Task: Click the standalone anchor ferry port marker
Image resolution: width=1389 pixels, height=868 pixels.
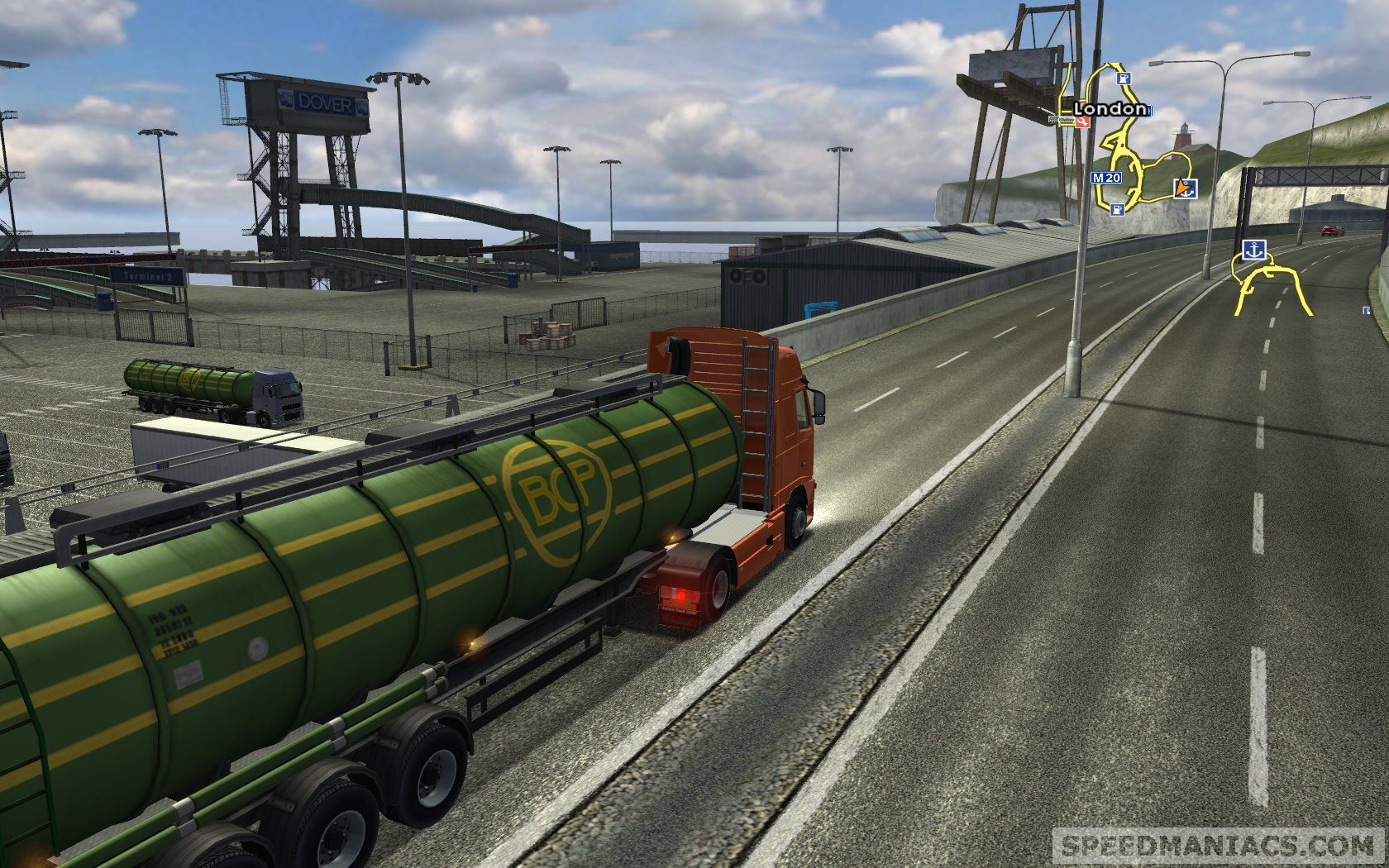Action: point(1253,250)
